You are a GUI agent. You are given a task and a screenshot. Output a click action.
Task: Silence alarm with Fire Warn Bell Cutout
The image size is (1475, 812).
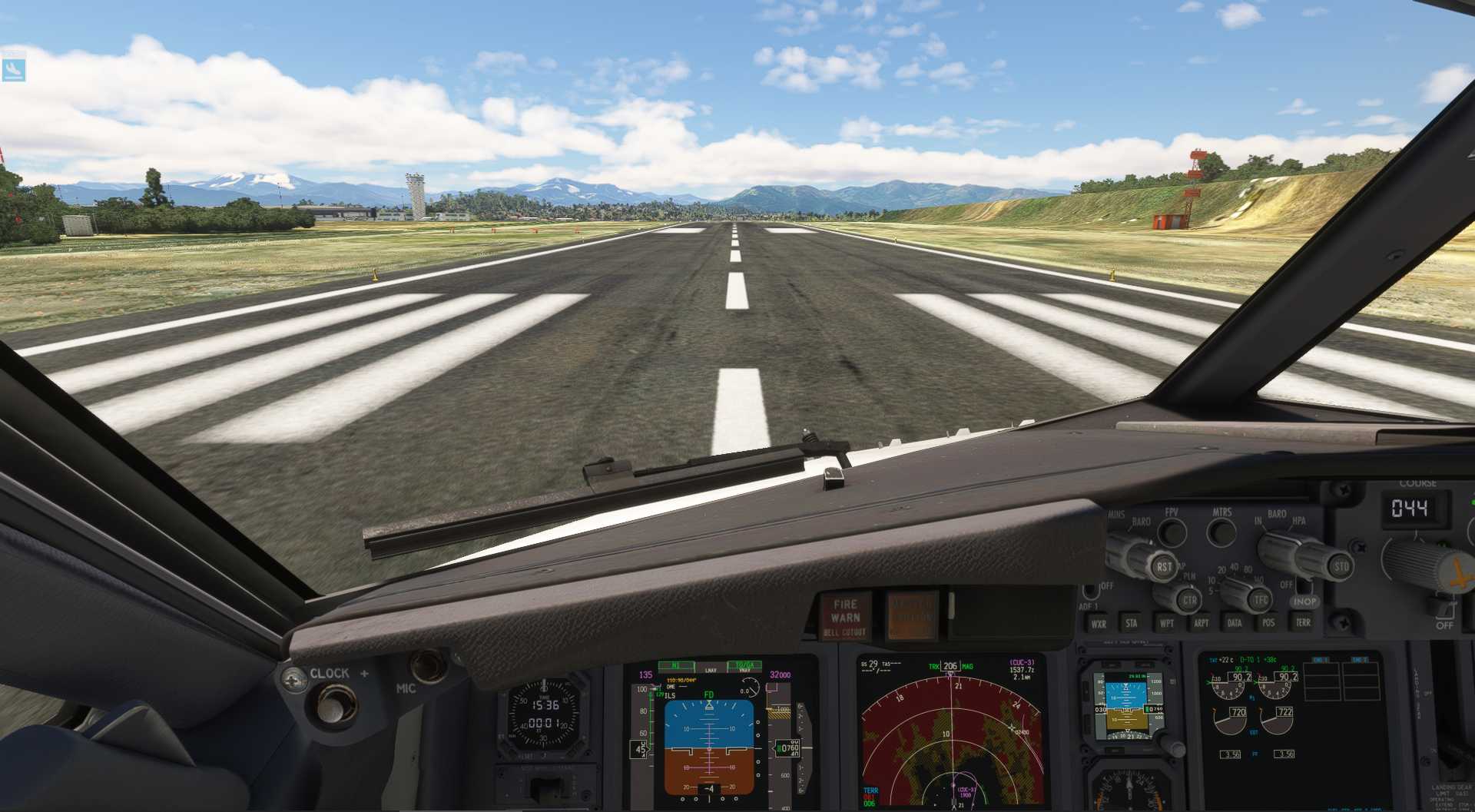point(845,617)
